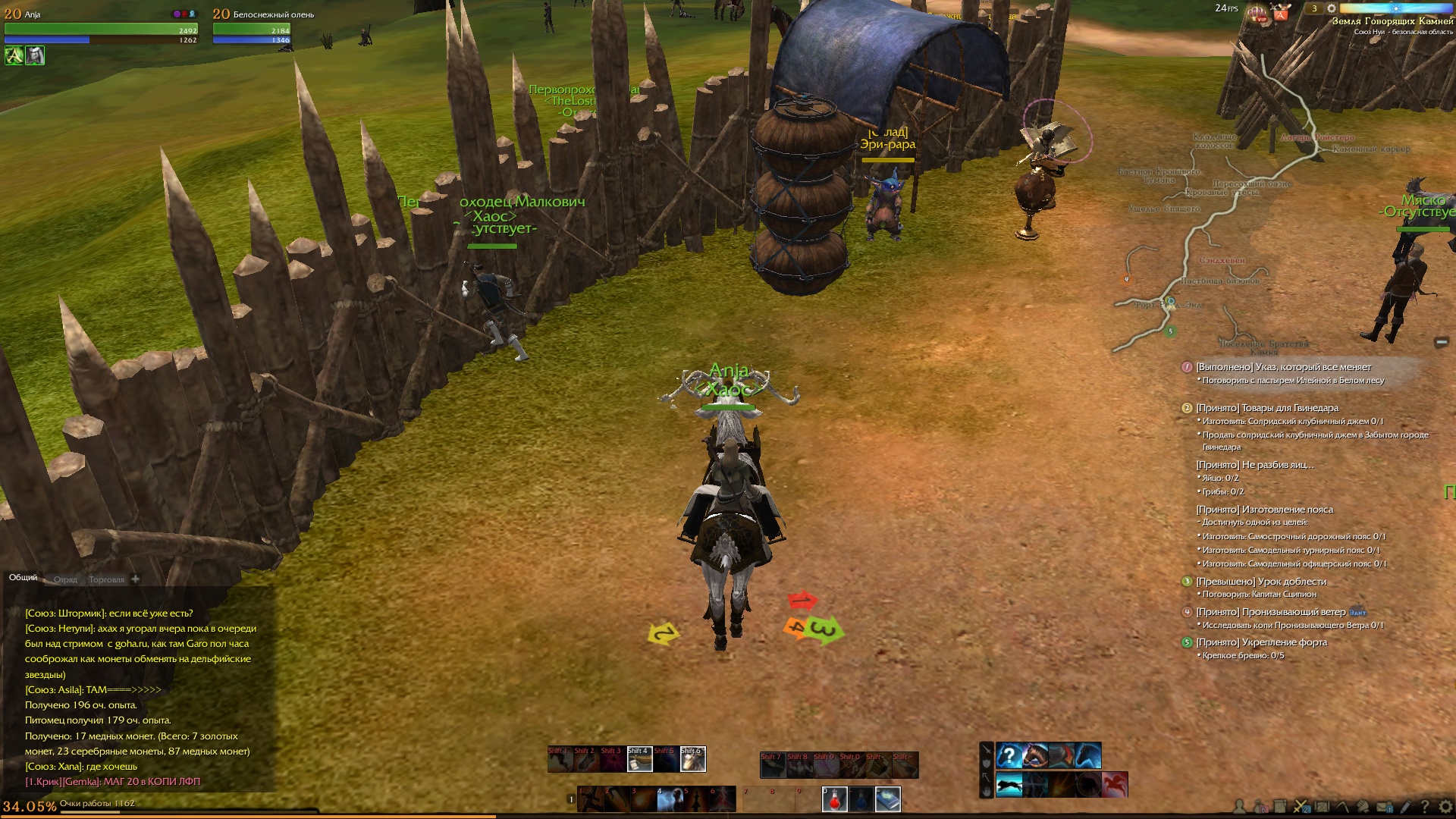Click the brown horse head mount skill
Viewport: 1456px width, 819px height.
click(1035, 755)
